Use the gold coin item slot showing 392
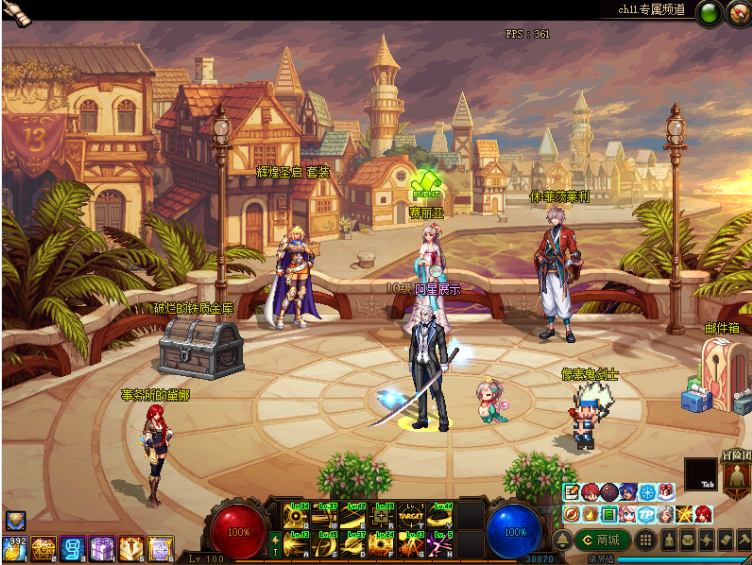This screenshot has width=752, height=565. 14,548
